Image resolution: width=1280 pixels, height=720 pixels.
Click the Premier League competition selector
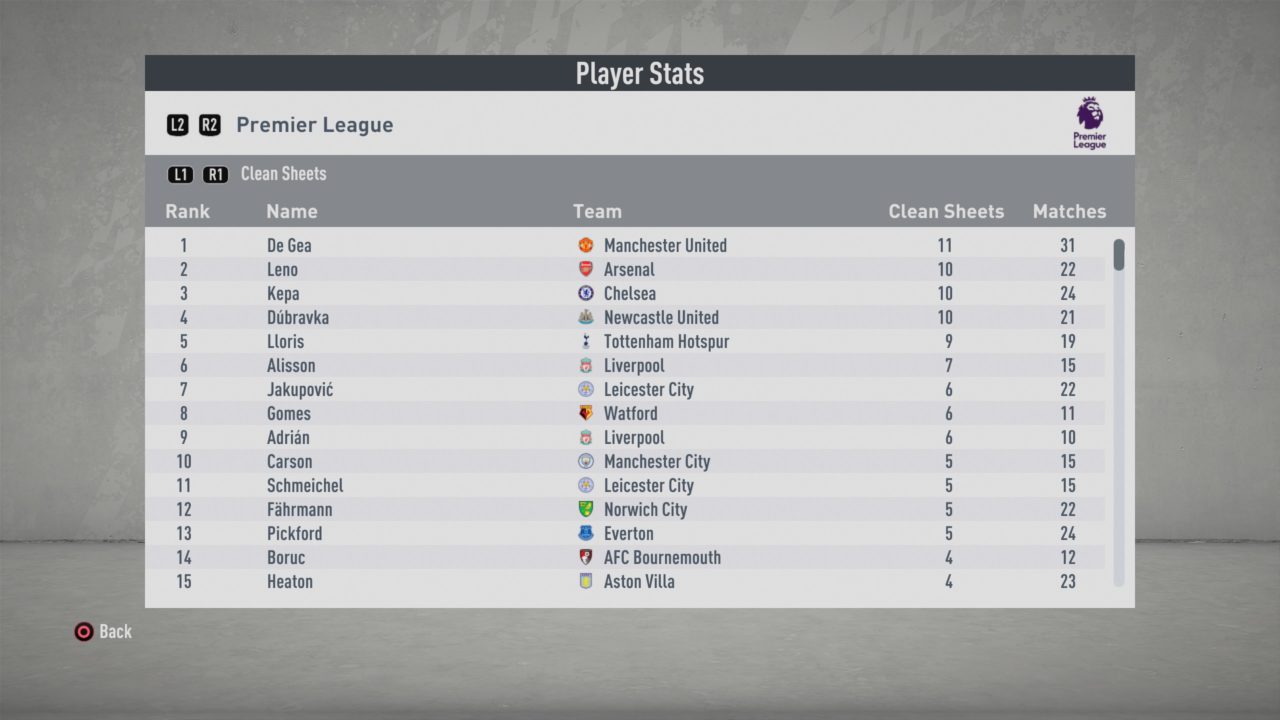[x=314, y=125]
